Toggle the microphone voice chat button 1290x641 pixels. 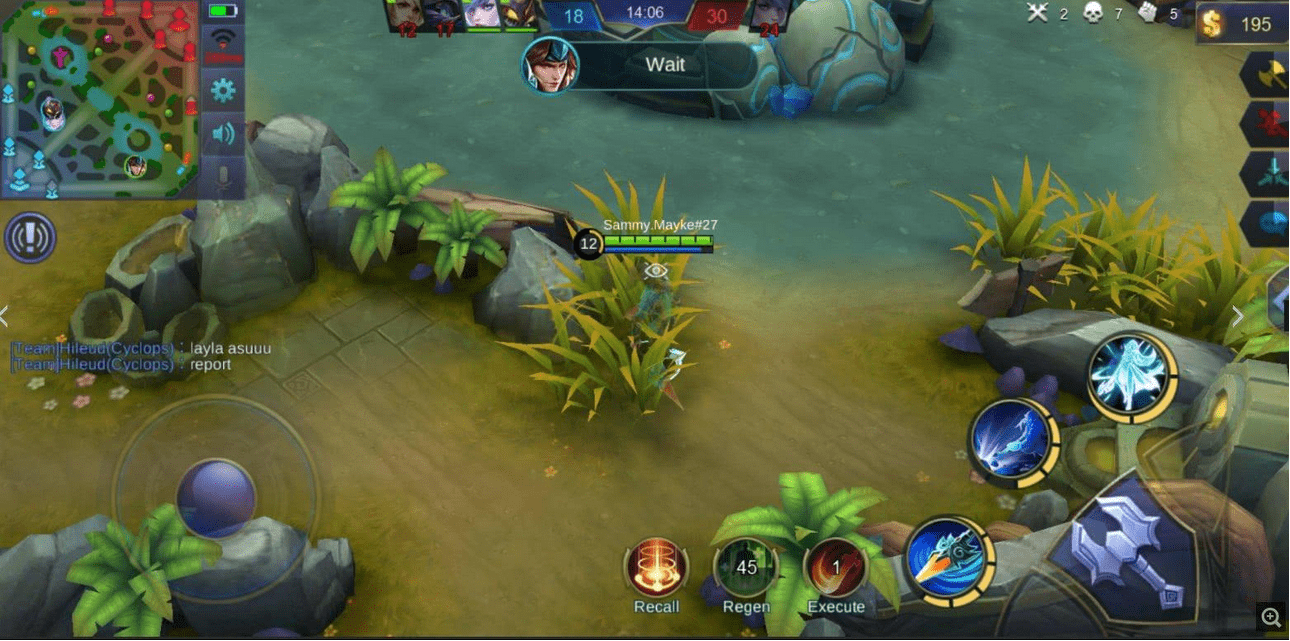222,176
